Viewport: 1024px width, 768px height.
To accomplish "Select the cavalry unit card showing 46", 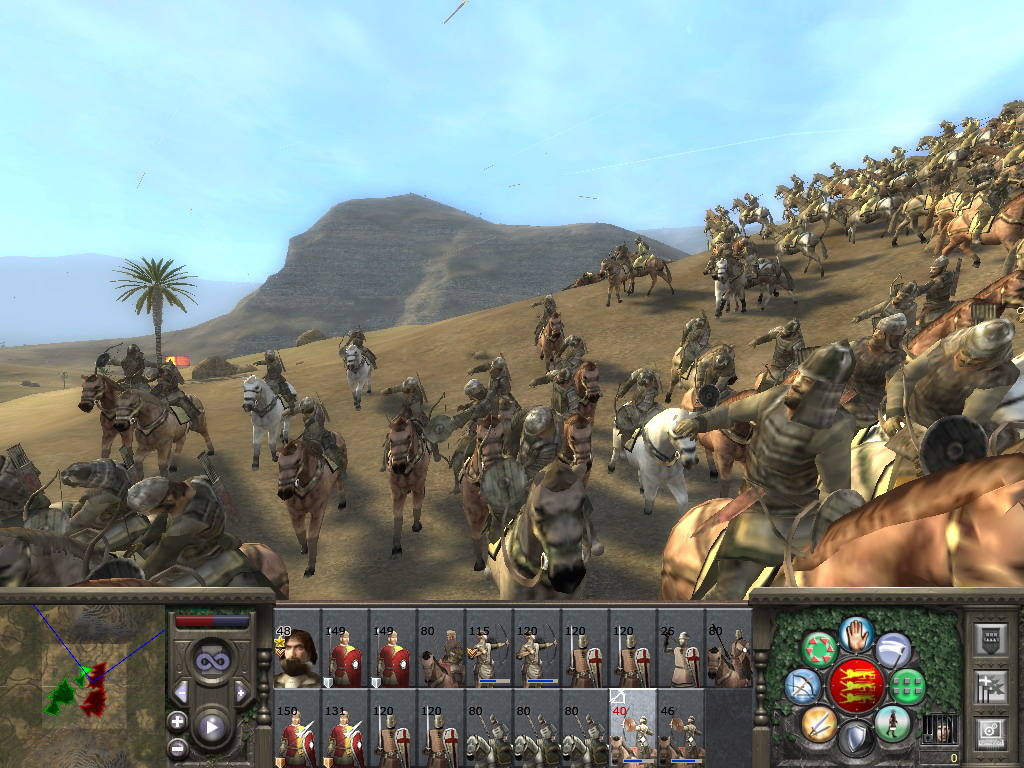I will (x=681, y=735).
